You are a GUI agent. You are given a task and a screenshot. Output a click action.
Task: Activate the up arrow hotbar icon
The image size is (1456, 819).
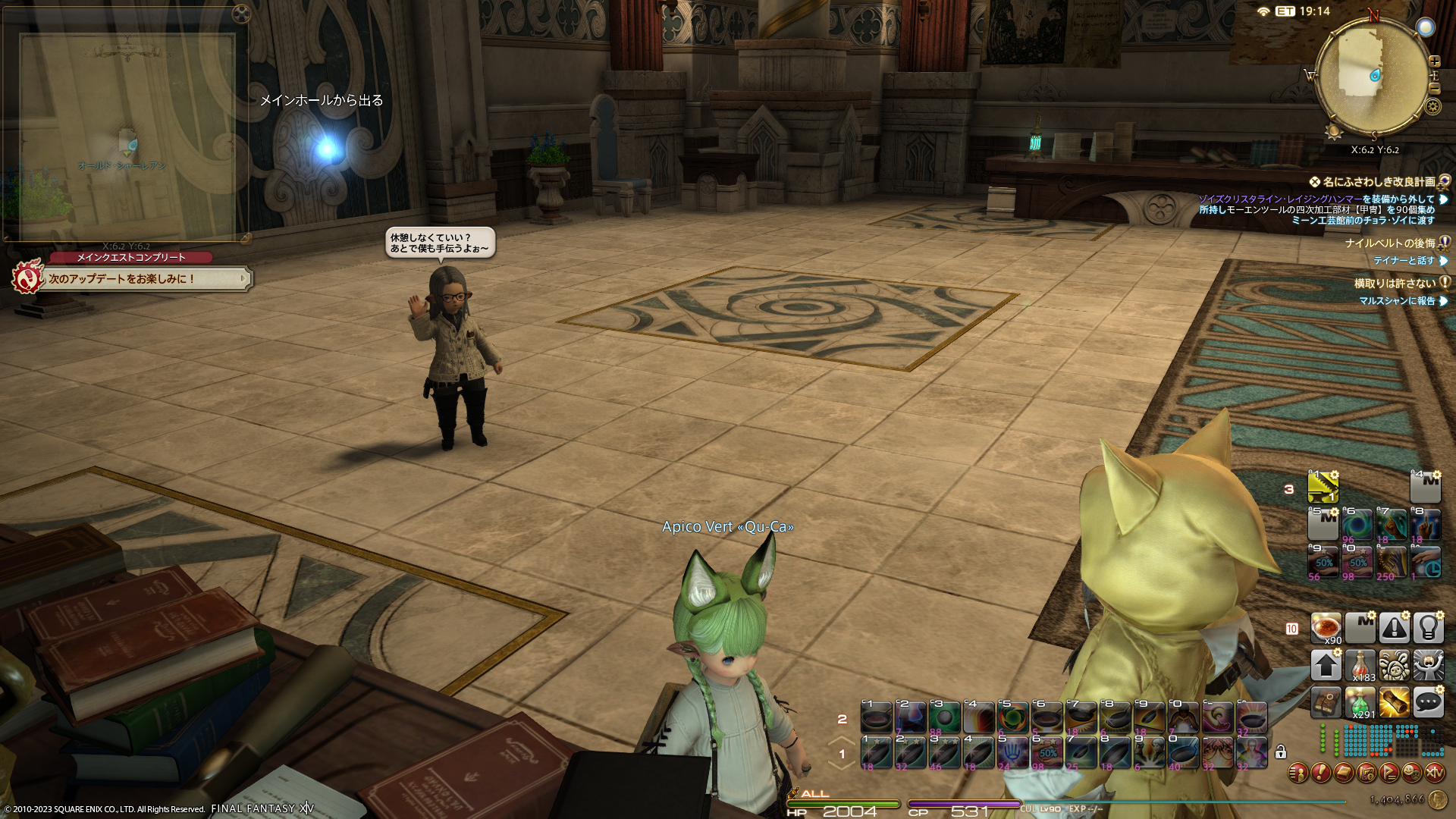pyautogui.click(x=1326, y=666)
